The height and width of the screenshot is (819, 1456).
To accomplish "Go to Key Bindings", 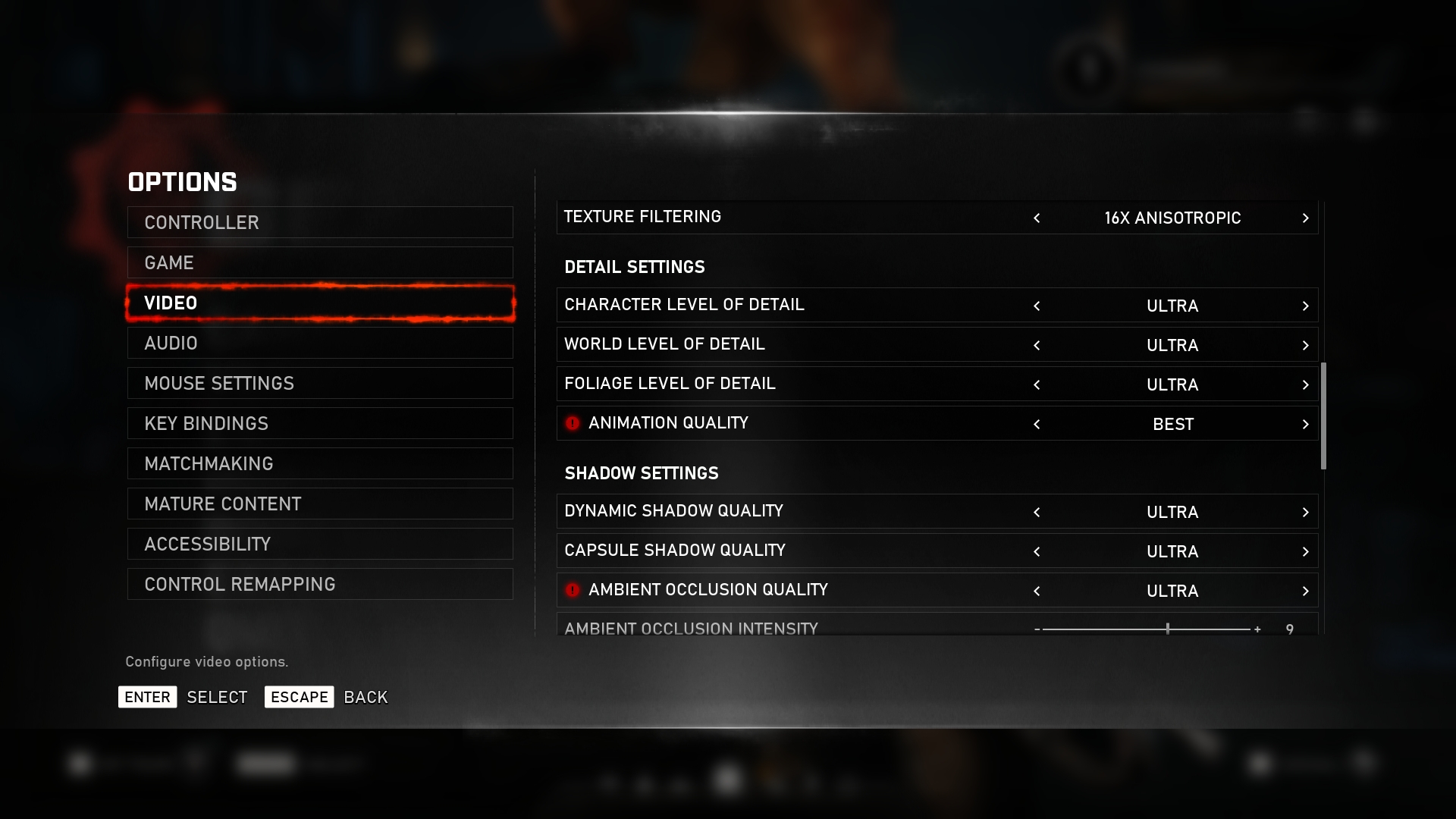I will click(x=319, y=423).
